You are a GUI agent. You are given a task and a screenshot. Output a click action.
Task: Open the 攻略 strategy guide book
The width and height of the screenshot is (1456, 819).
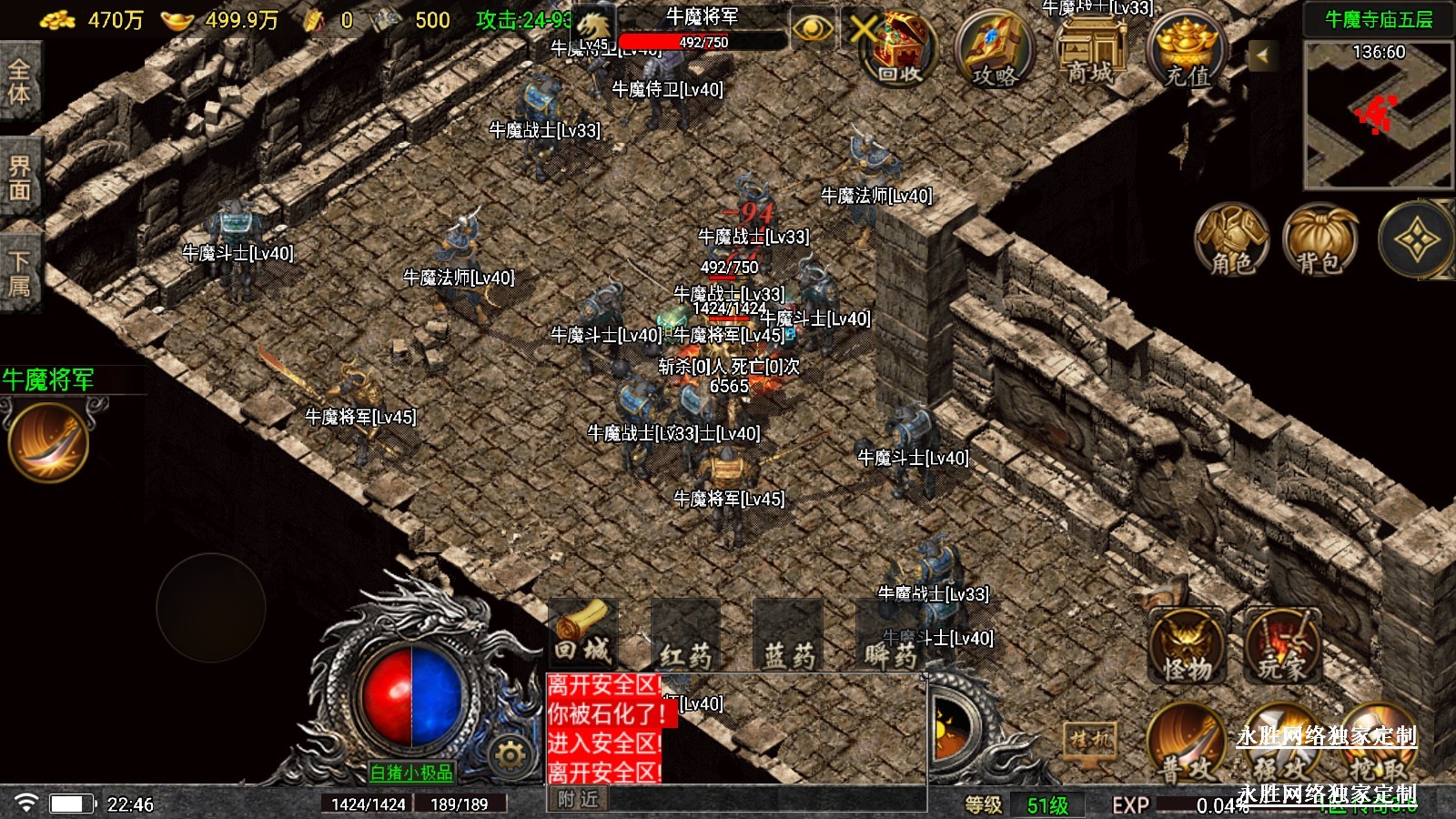(995, 50)
